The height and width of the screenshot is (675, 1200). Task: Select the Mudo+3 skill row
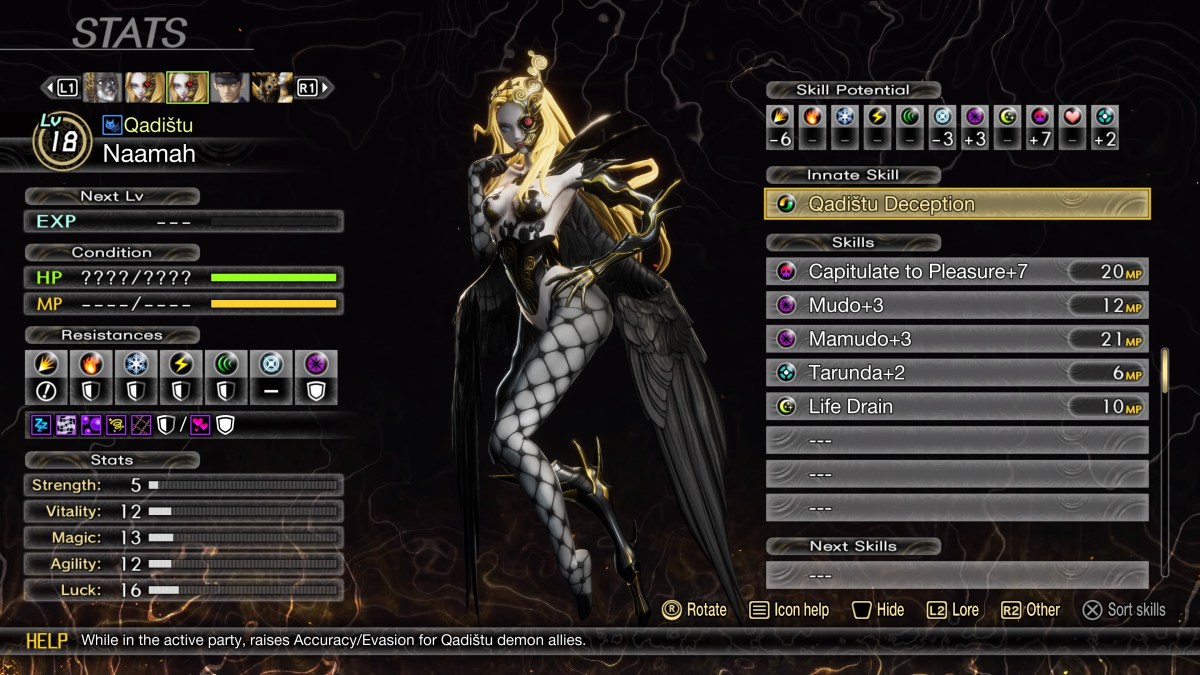[957, 305]
